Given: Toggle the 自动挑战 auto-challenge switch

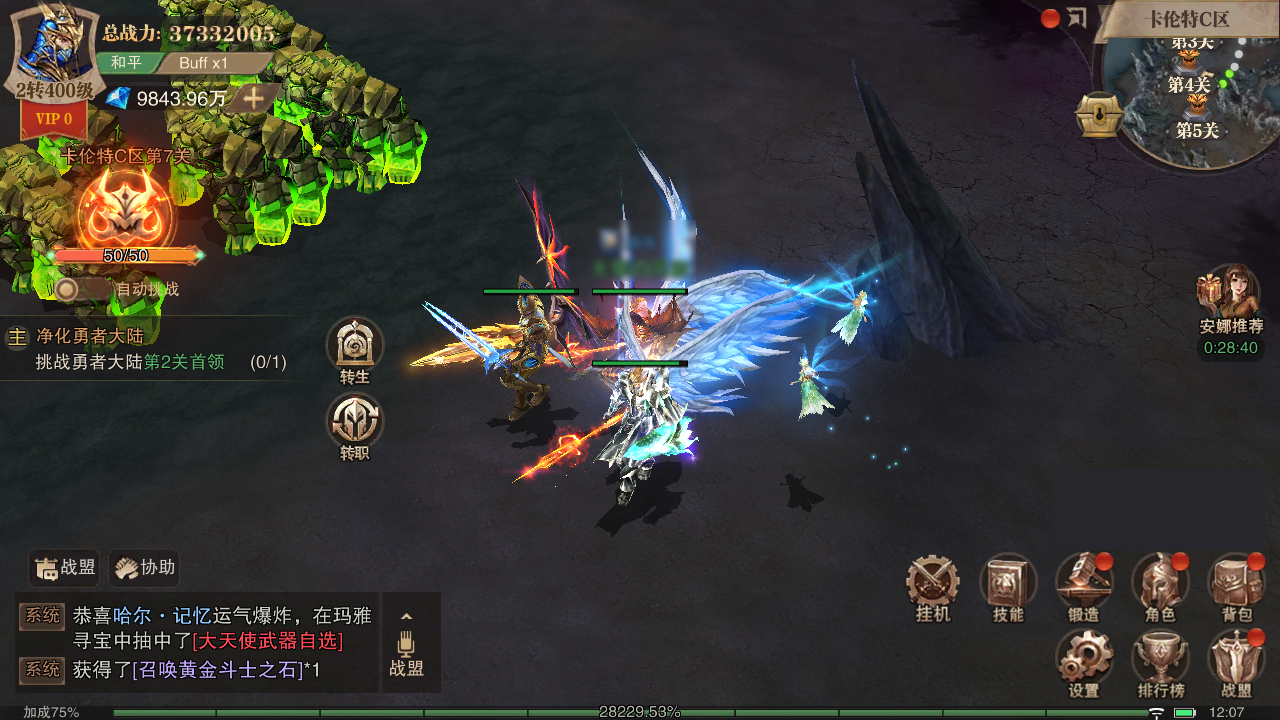Looking at the screenshot, I should click(68, 289).
